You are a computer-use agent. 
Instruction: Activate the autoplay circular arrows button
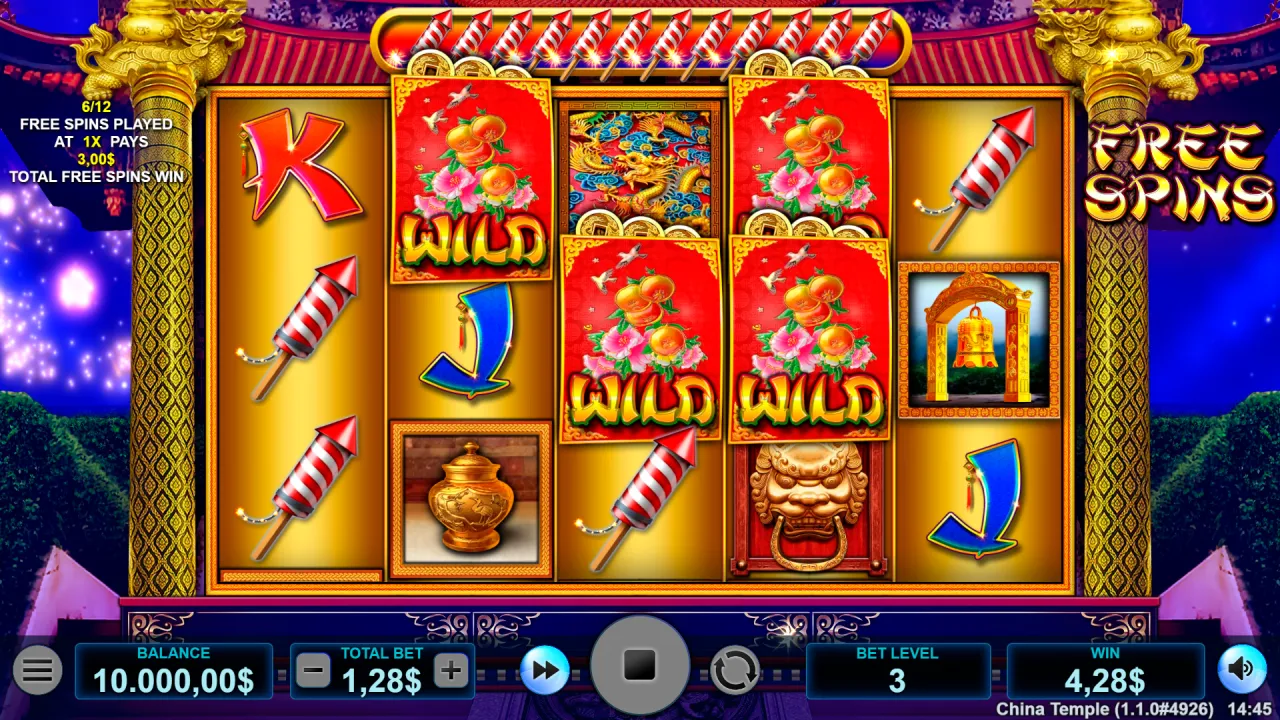[x=734, y=670]
